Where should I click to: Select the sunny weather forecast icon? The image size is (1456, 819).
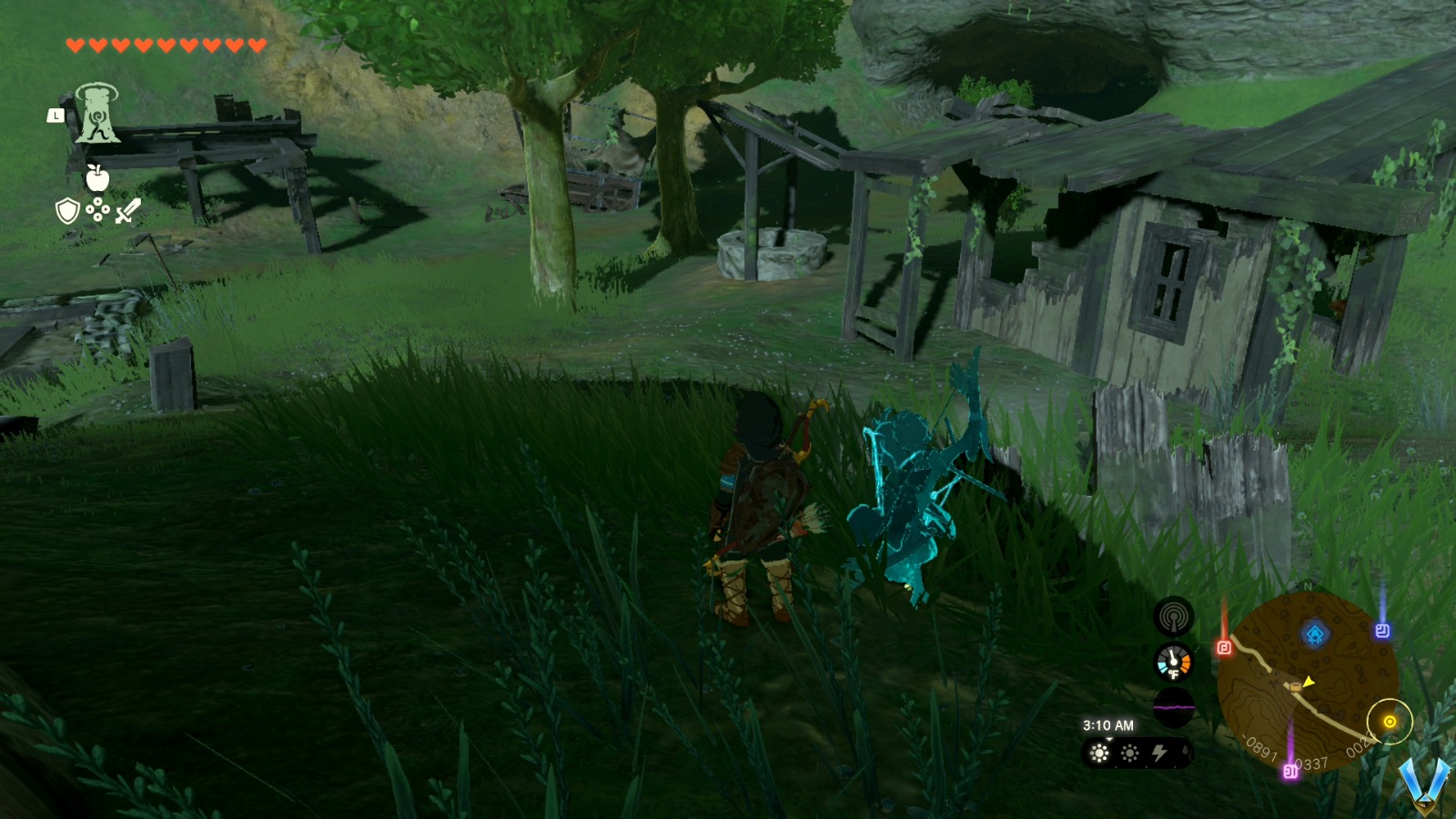pos(1099,753)
